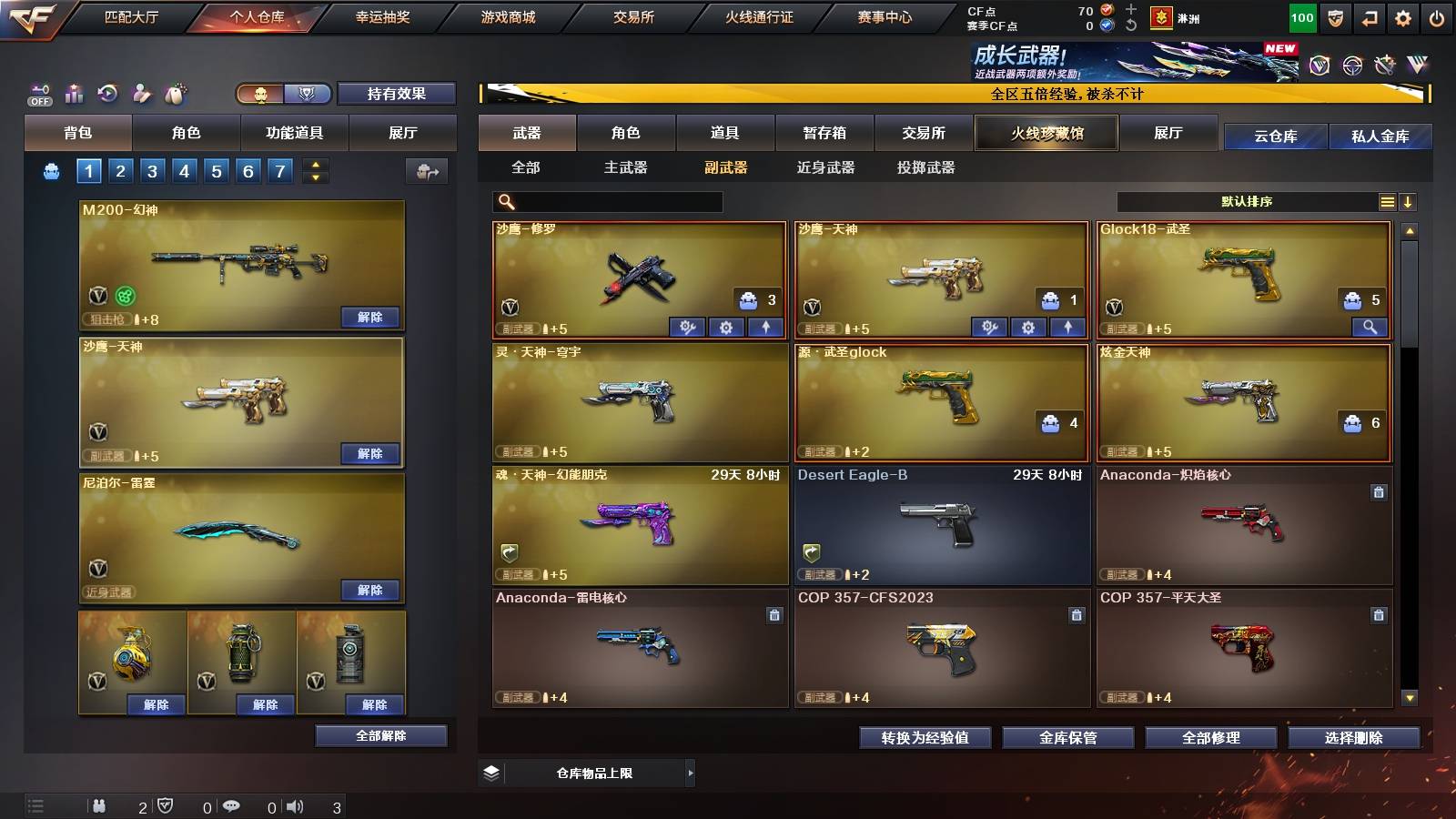Open the settings gear at top right
The width and height of the screenshot is (1456, 819).
pyautogui.click(x=1405, y=15)
